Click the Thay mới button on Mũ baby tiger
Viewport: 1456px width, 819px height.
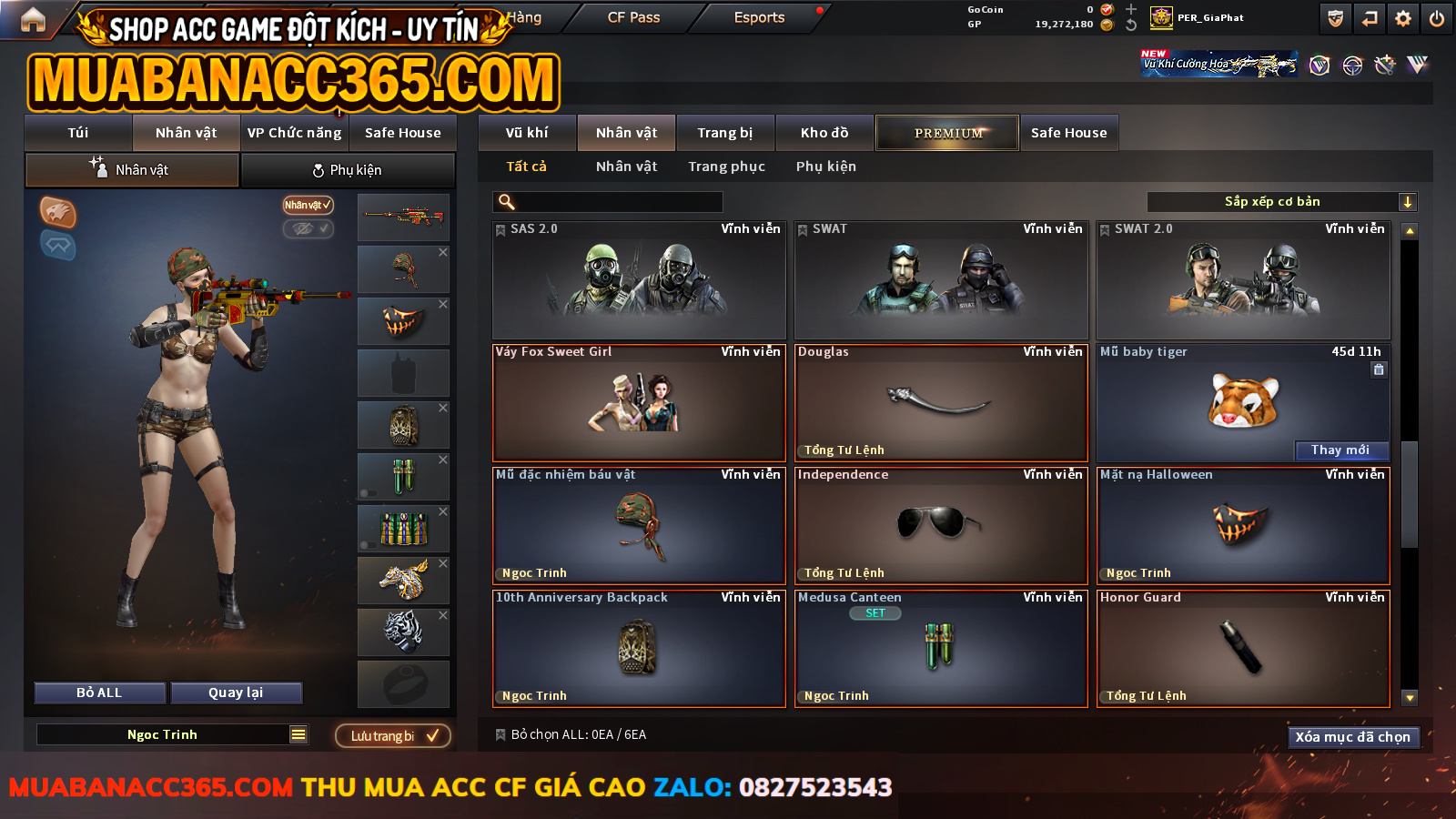1340,450
